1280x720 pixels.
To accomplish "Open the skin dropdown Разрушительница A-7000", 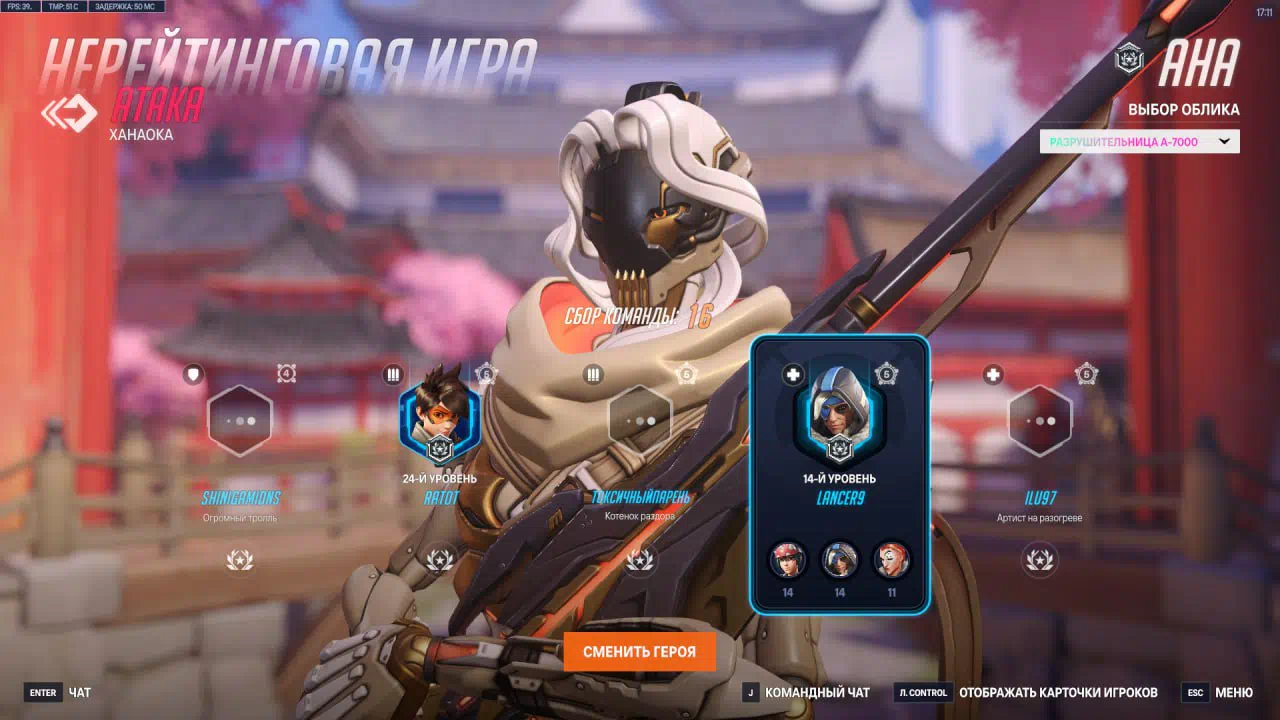I will [1139, 142].
